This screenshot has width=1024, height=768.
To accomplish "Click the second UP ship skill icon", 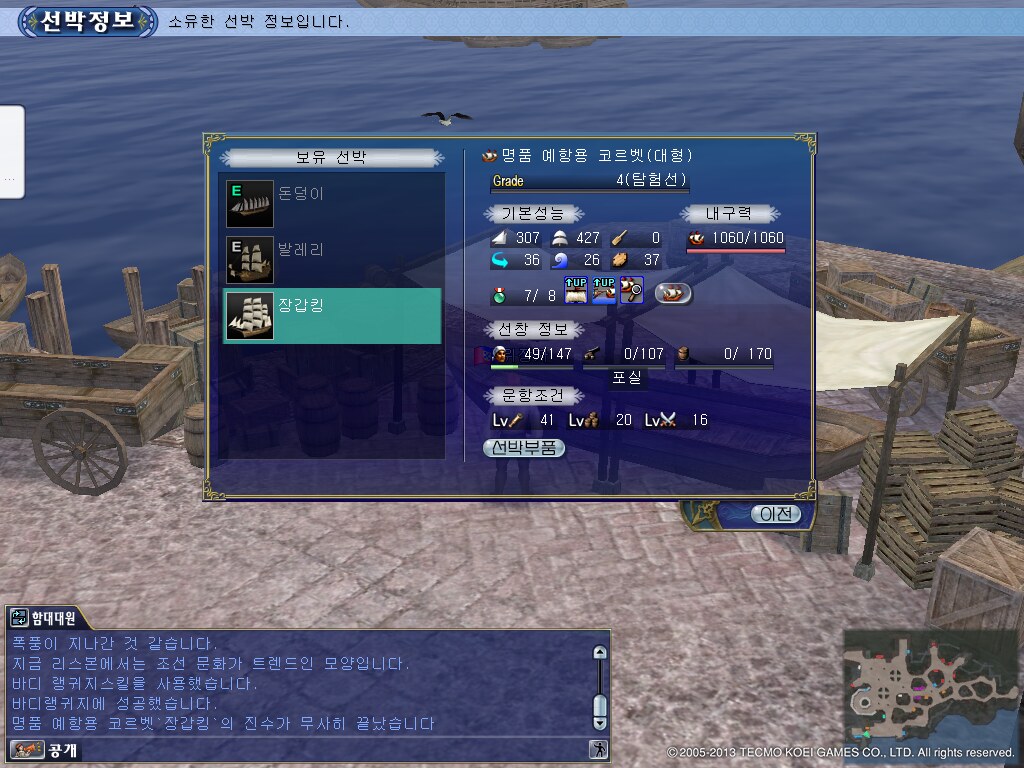I will pos(604,291).
